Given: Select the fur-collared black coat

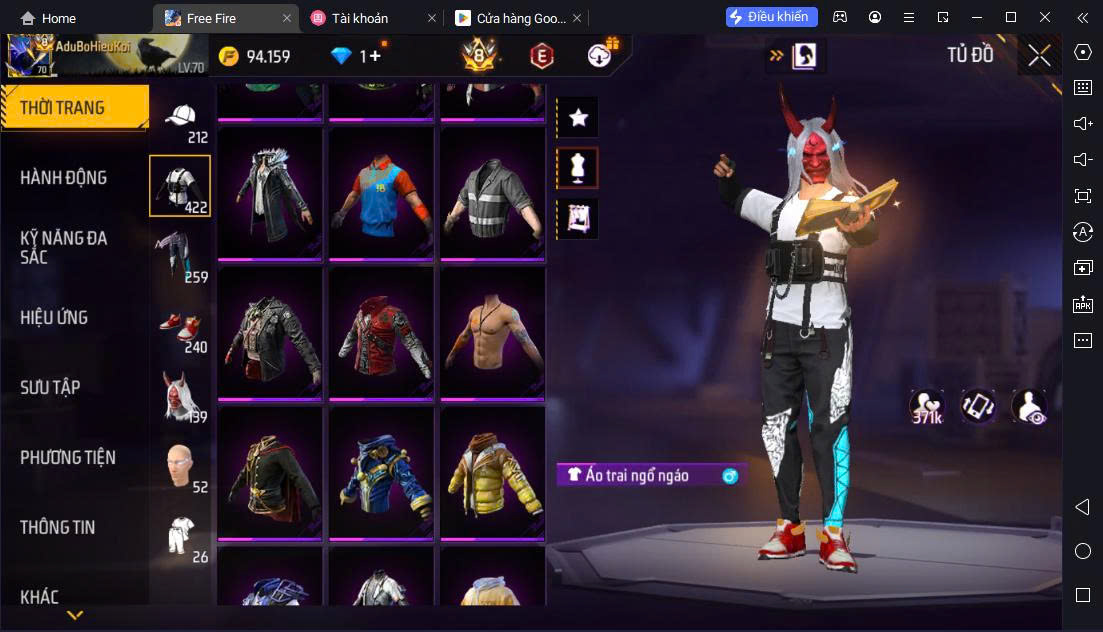Looking at the screenshot, I should [269, 194].
